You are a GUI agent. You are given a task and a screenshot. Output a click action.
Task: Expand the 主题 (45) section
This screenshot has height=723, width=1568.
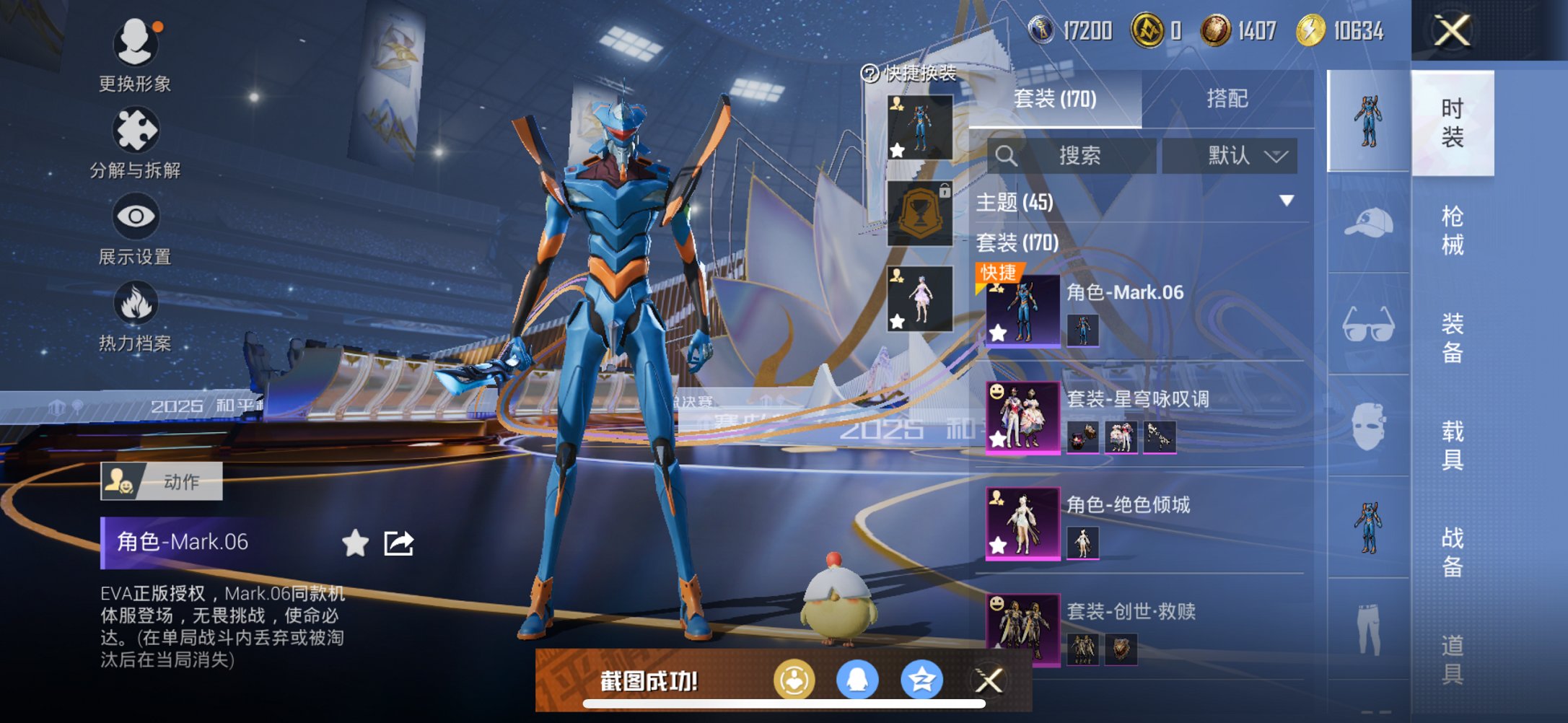pos(1286,201)
